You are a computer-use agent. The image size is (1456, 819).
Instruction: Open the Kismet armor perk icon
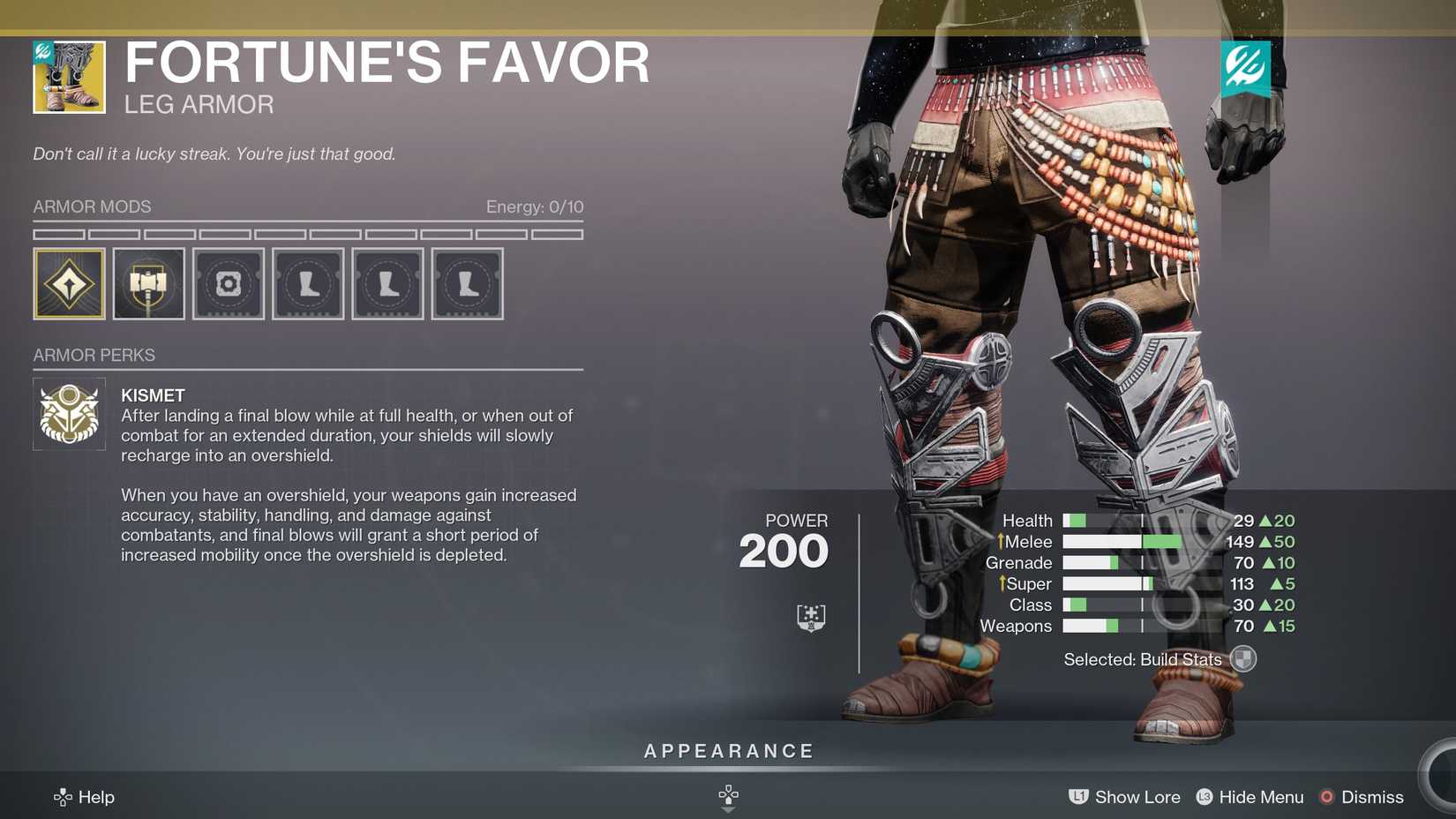[69, 412]
